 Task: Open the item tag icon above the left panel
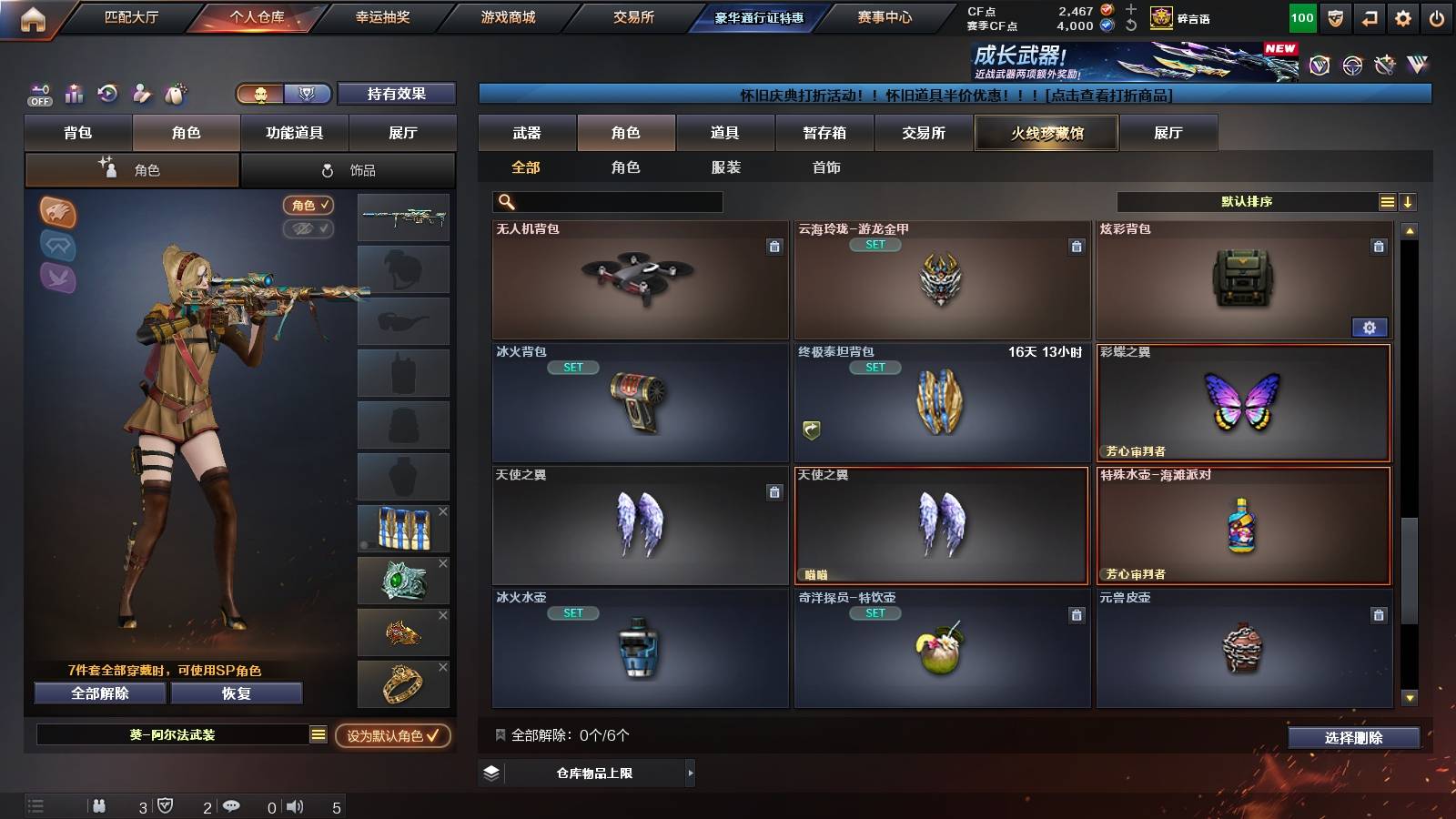click(173, 93)
